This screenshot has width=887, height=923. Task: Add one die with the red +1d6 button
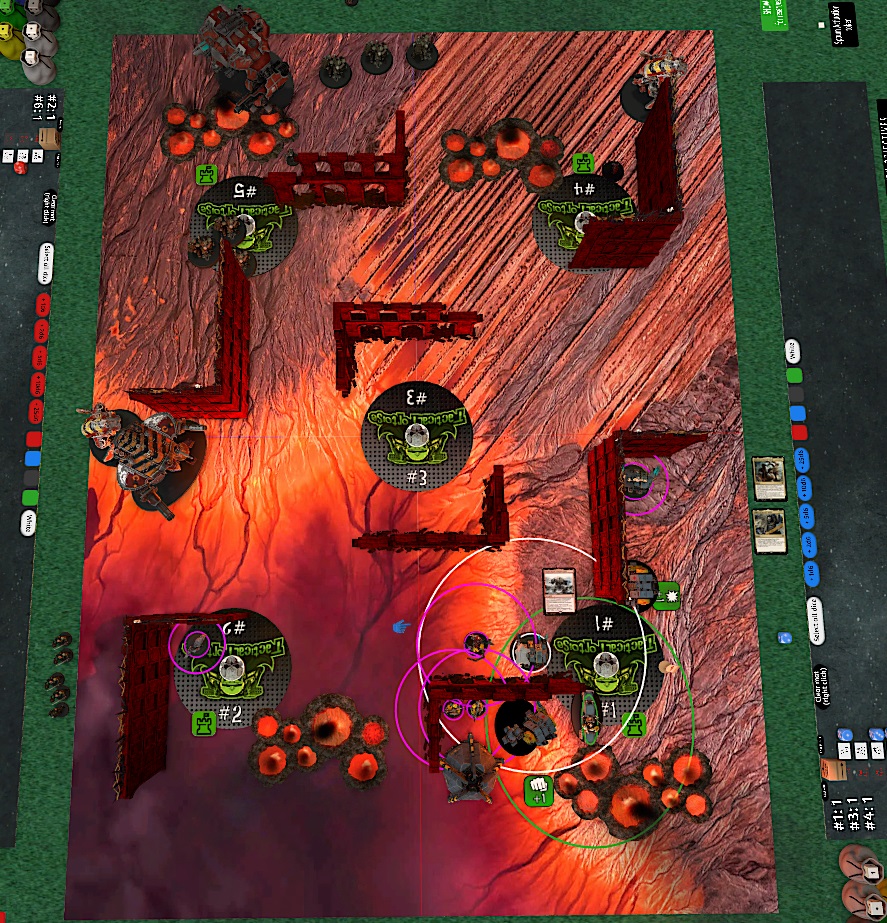(x=43, y=303)
